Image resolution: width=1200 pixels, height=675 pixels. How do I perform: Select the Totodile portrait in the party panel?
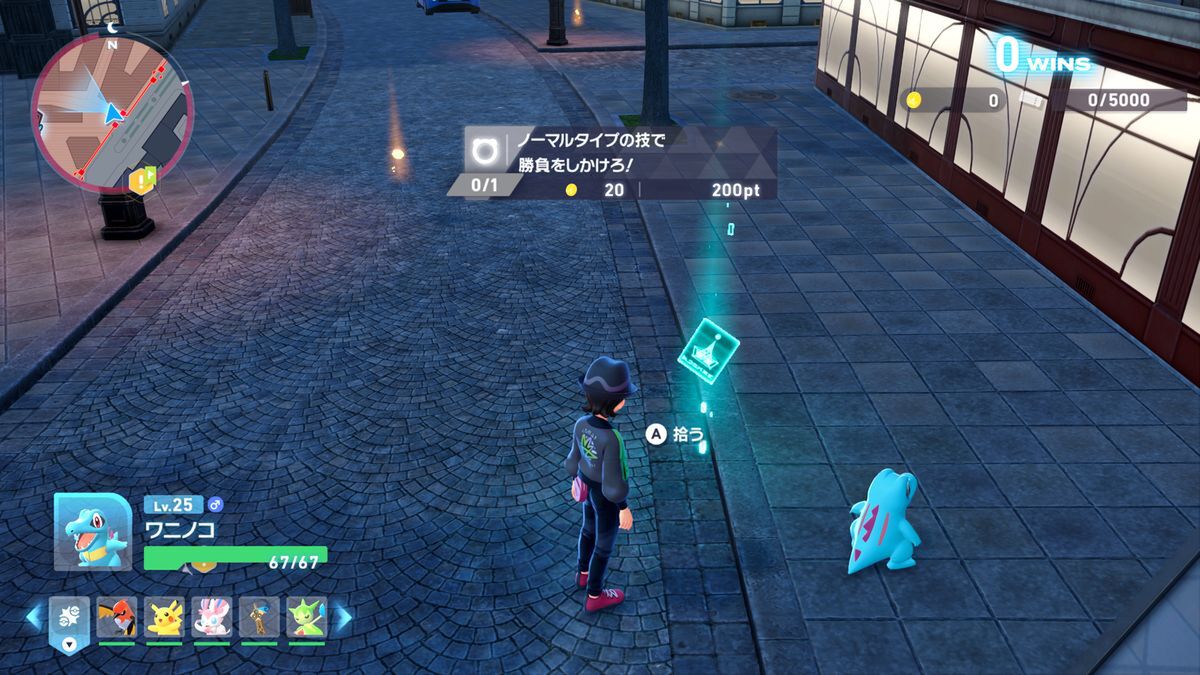pos(92,531)
